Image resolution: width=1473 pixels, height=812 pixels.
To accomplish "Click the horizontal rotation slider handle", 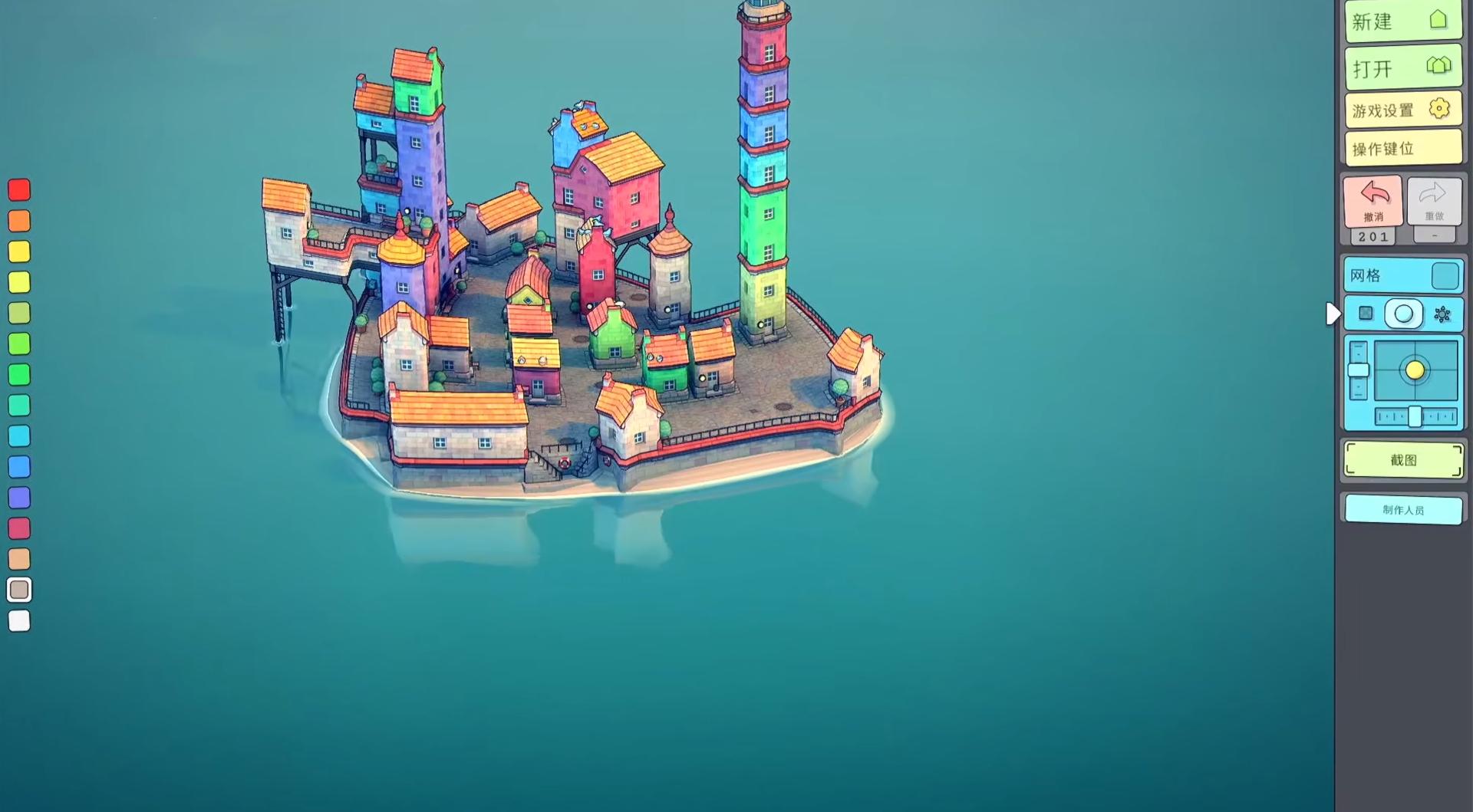I will click(1414, 416).
